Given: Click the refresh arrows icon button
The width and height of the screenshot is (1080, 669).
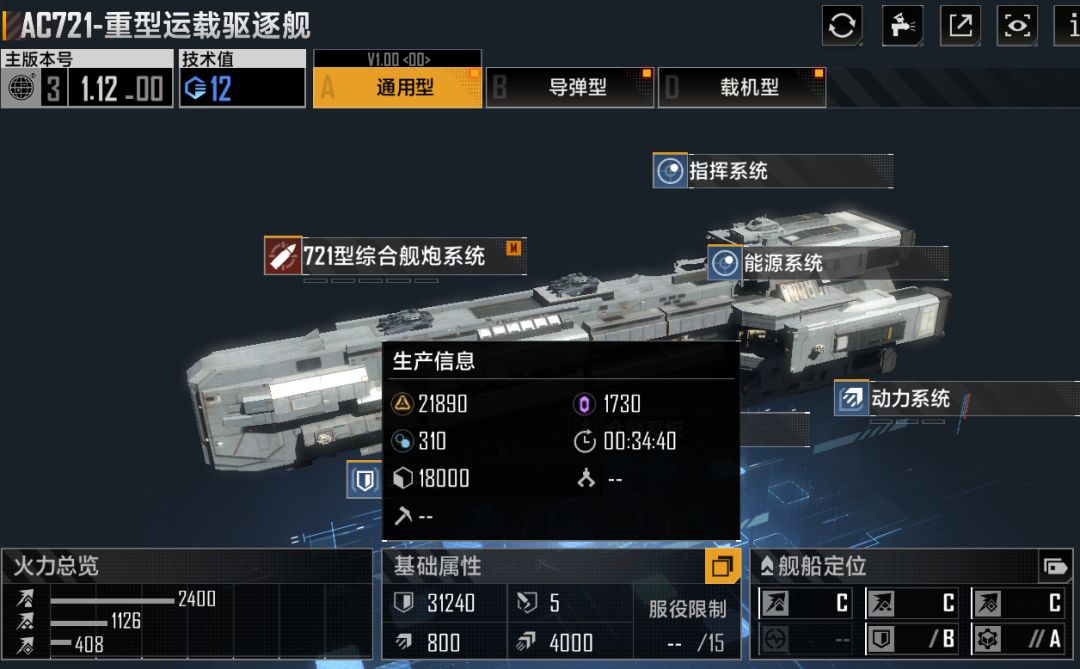Looking at the screenshot, I should [842, 26].
